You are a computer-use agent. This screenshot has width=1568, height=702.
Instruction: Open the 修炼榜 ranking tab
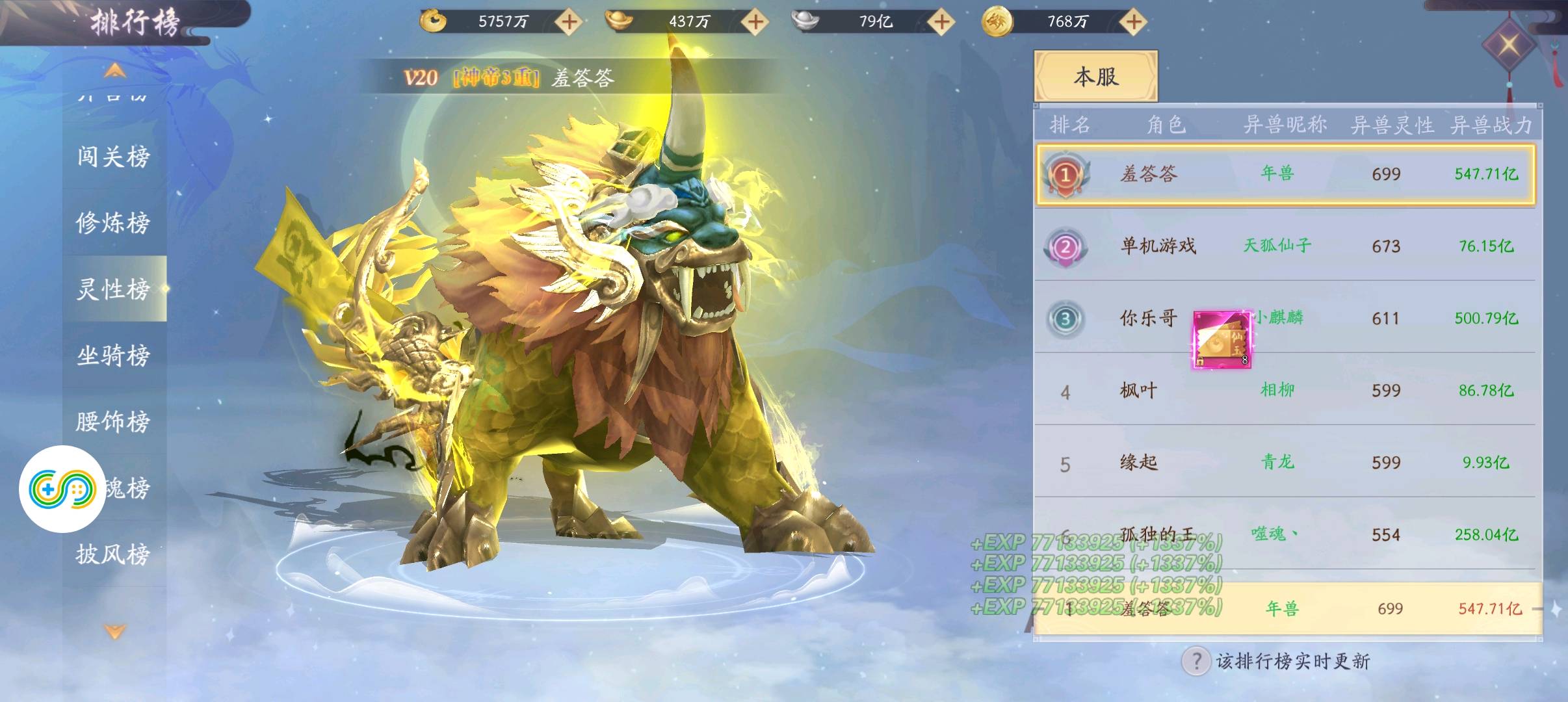point(114,223)
